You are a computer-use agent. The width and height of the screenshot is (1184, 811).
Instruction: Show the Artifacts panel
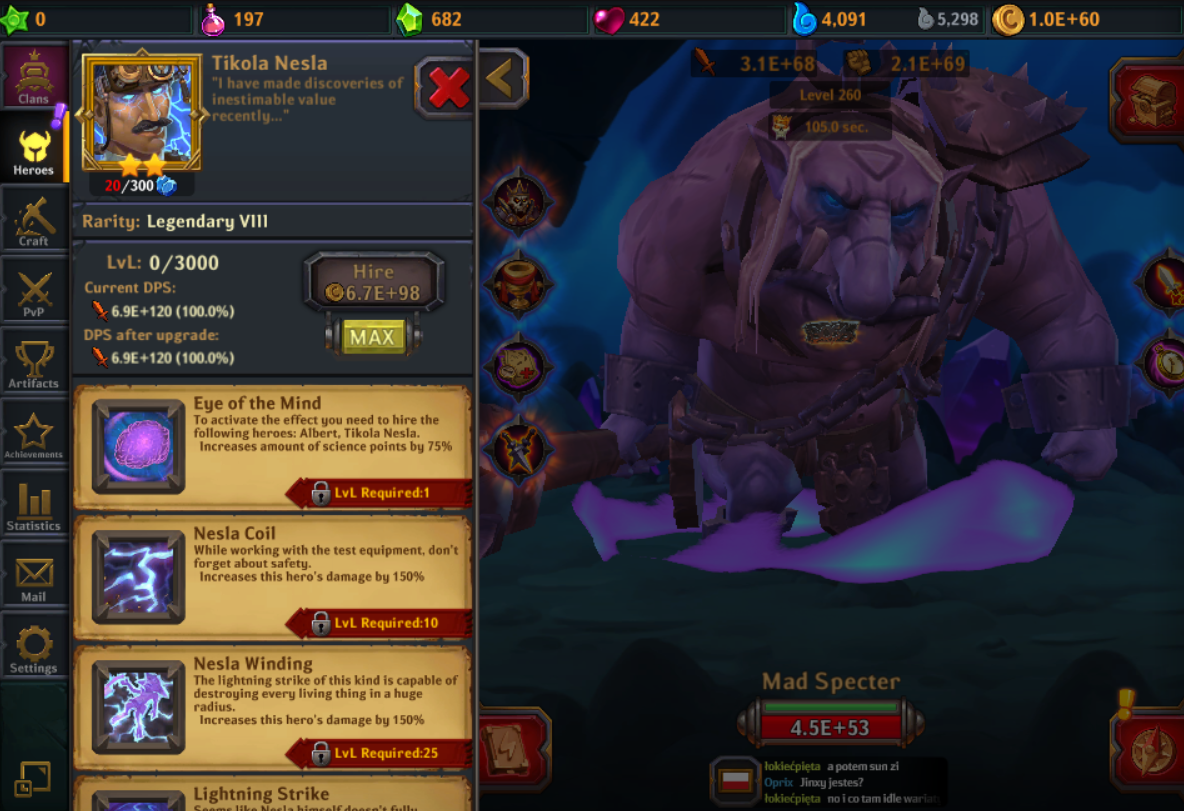[34, 364]
